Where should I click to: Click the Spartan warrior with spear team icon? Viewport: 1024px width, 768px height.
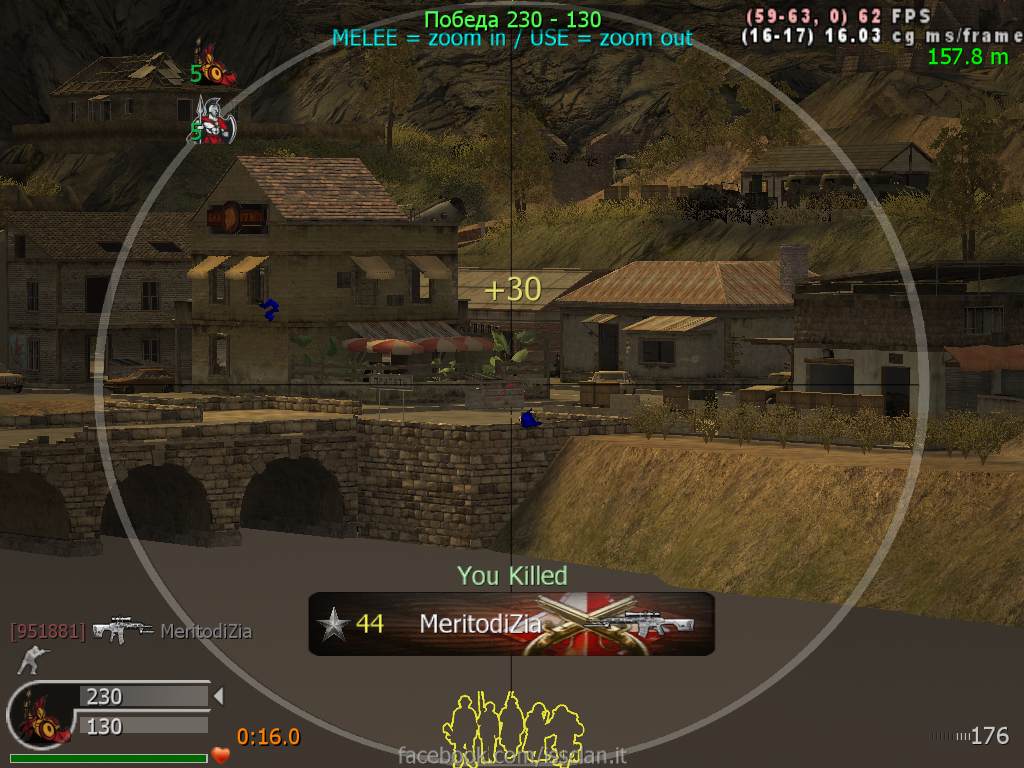pos(213,121)
